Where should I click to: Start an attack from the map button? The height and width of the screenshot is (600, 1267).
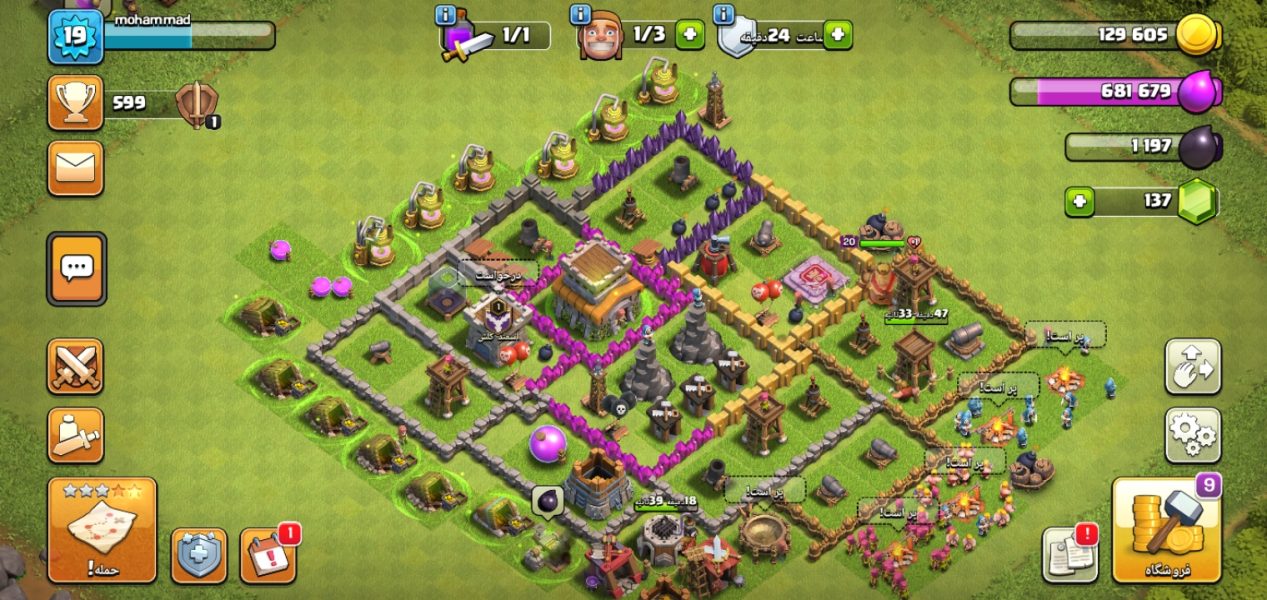102,530
